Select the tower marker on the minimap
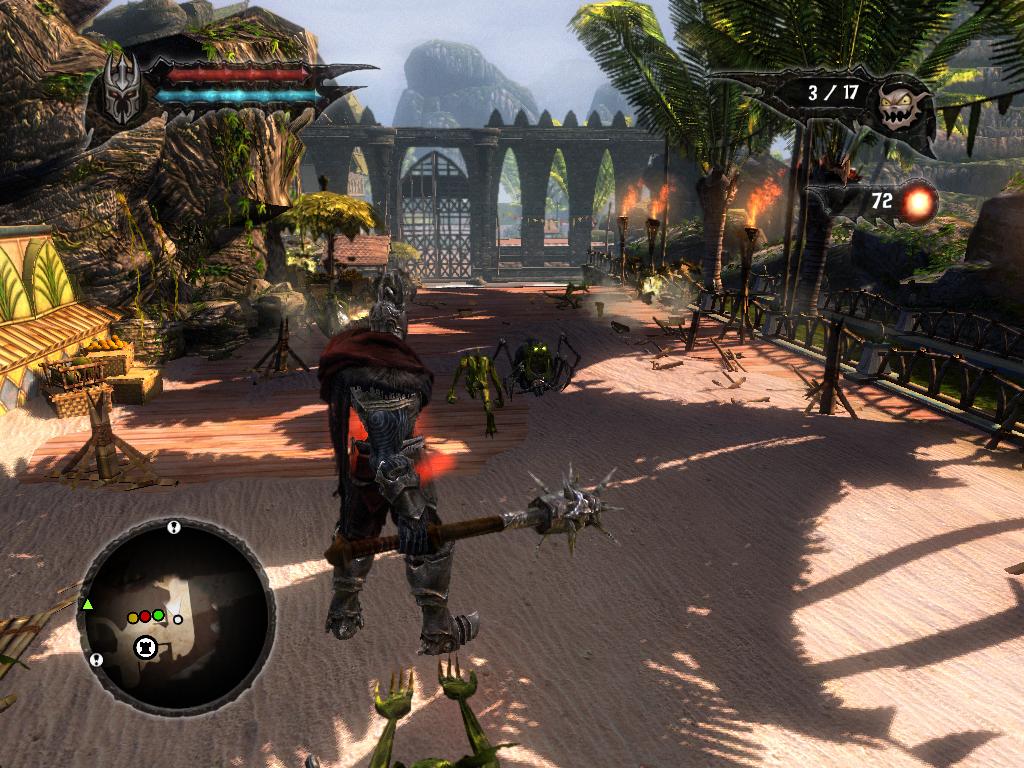 click(x=146, y=647)
